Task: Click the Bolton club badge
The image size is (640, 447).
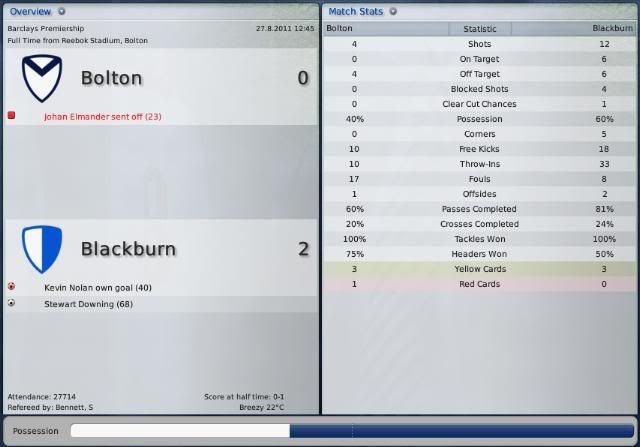Action: pyautogui.click(x=41, y=77)
